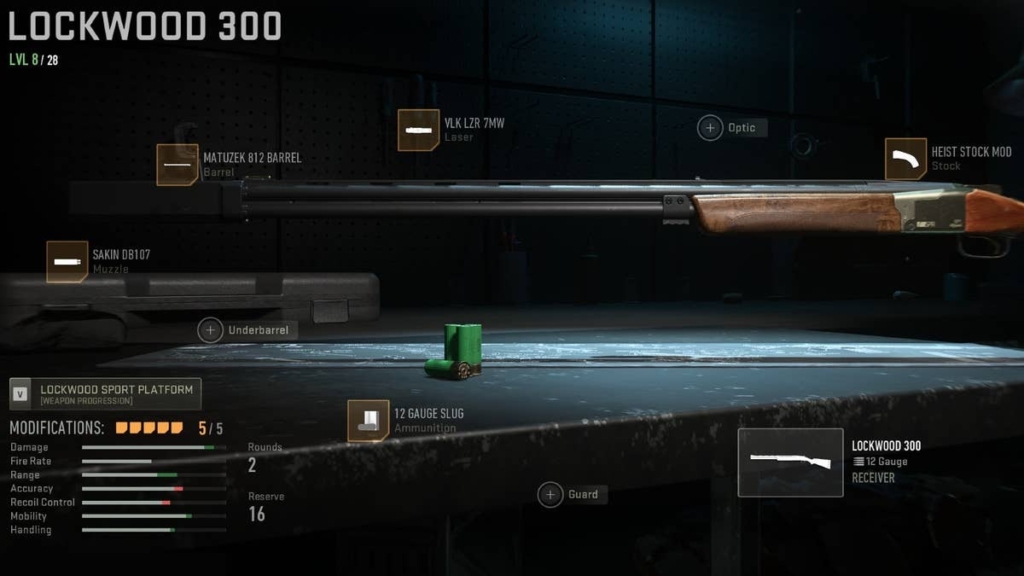Image resolution: width=1024 pixels, height=576 pixels.
Task: Open the Lockwood 300 receiver panel
Action: (x=791, y=462)
